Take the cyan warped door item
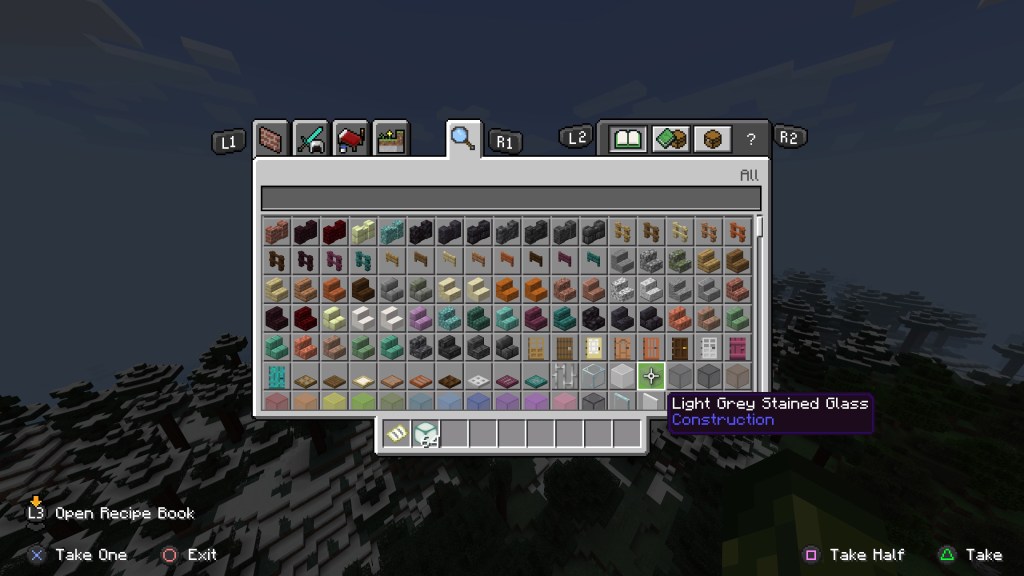The width and height of the screenshot is (1024, 576). point(277,376)
